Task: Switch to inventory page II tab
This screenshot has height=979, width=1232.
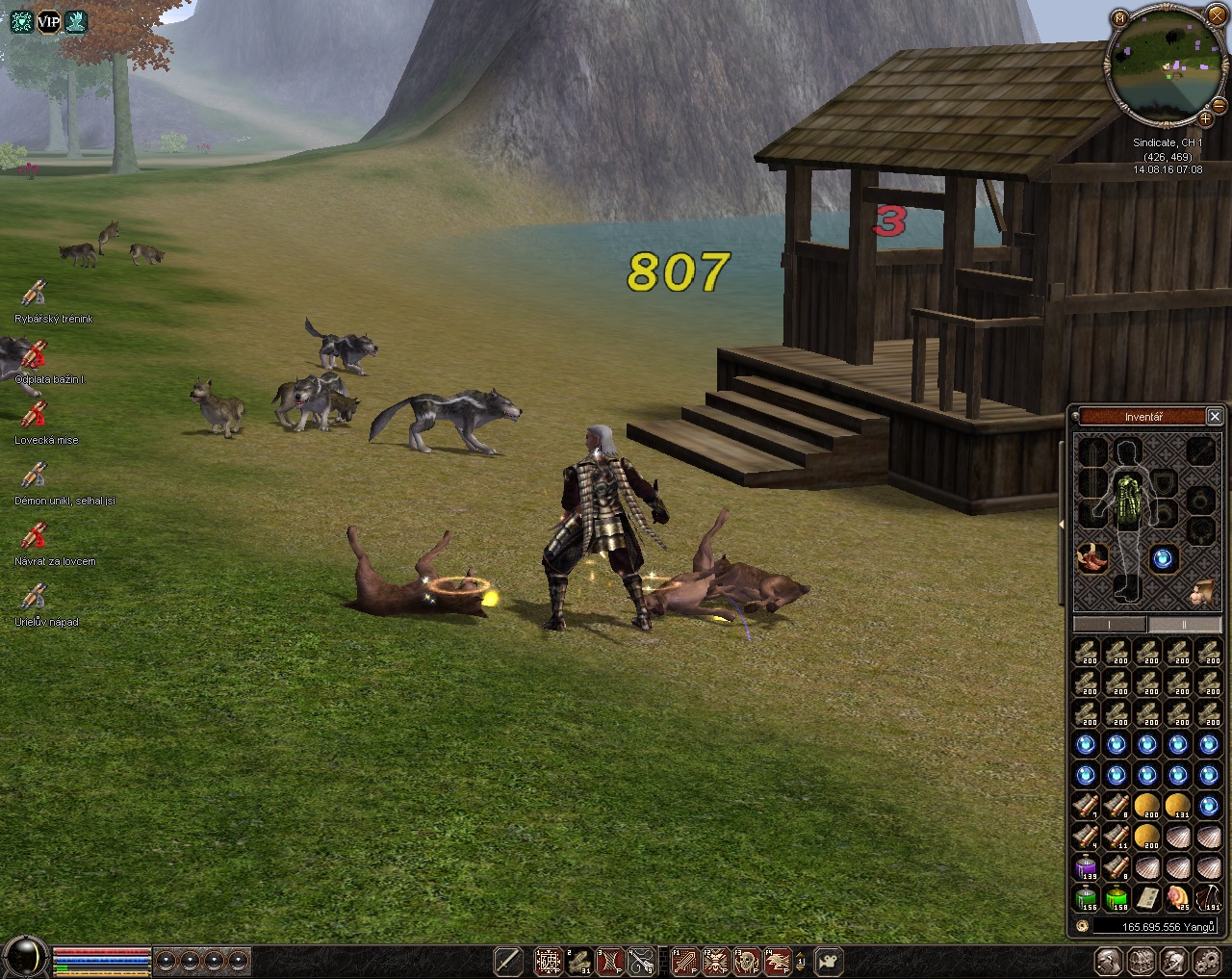Action: point(1184,624)
